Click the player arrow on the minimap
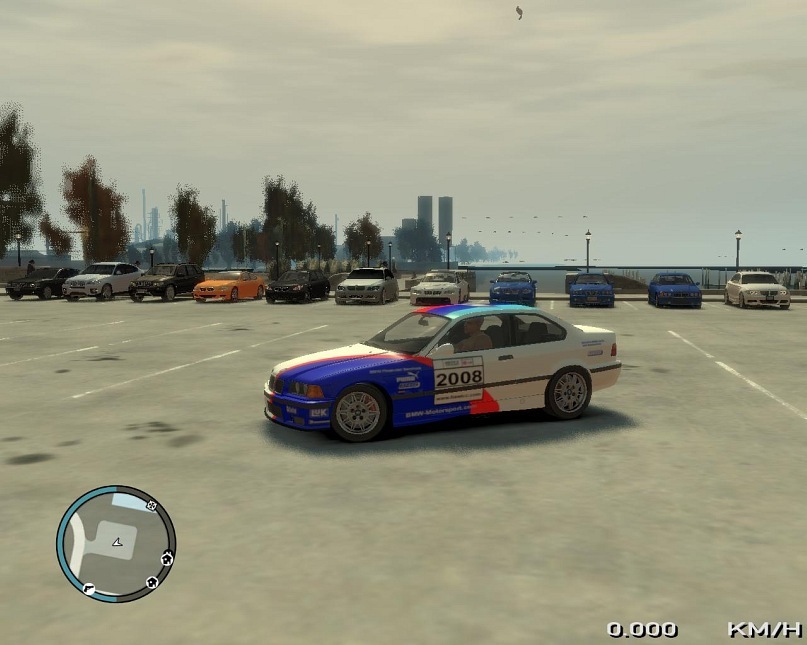807x645 pixels. point(117,542)
